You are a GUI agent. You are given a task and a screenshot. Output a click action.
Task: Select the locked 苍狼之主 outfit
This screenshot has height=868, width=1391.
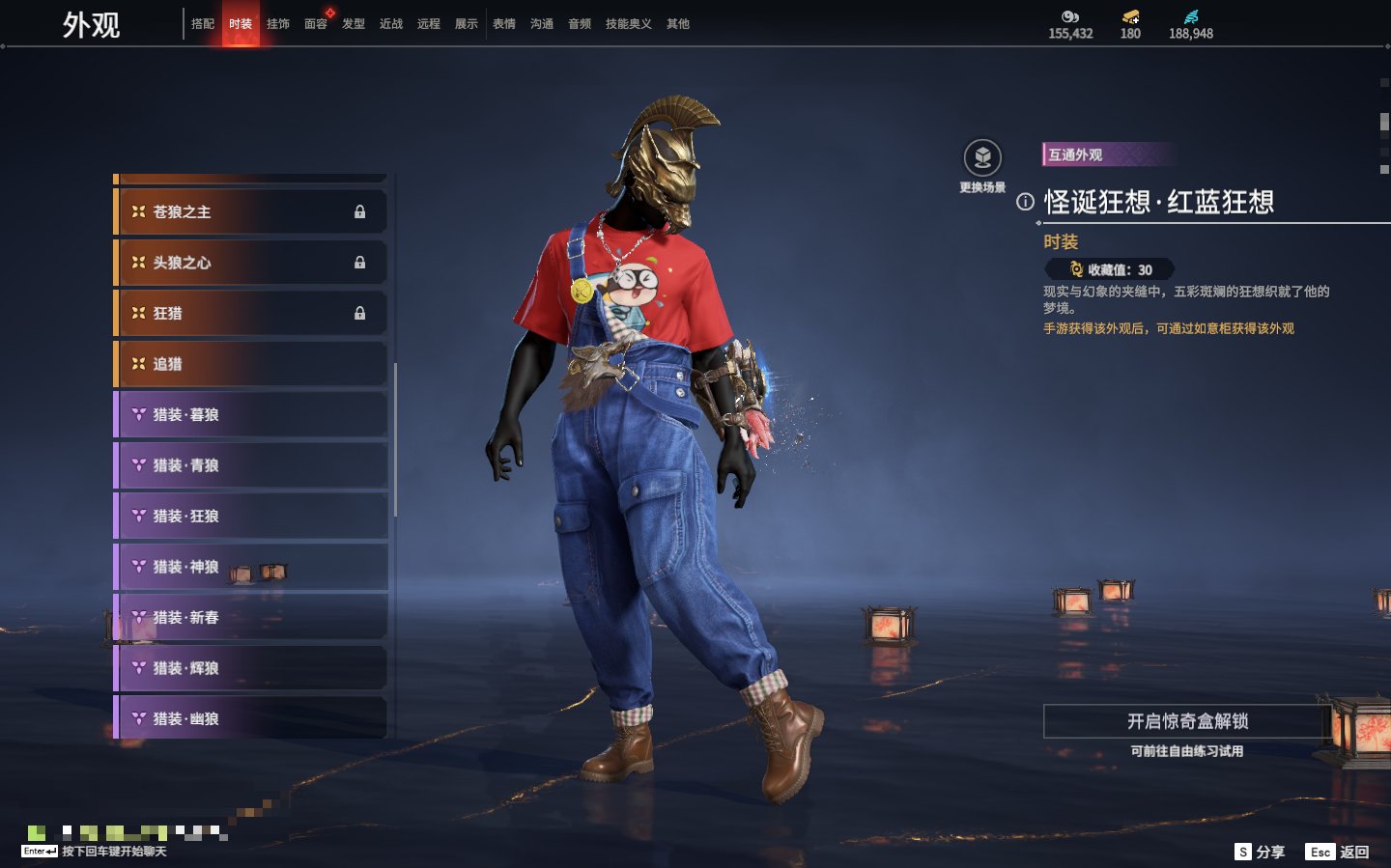tap(251, 211)
